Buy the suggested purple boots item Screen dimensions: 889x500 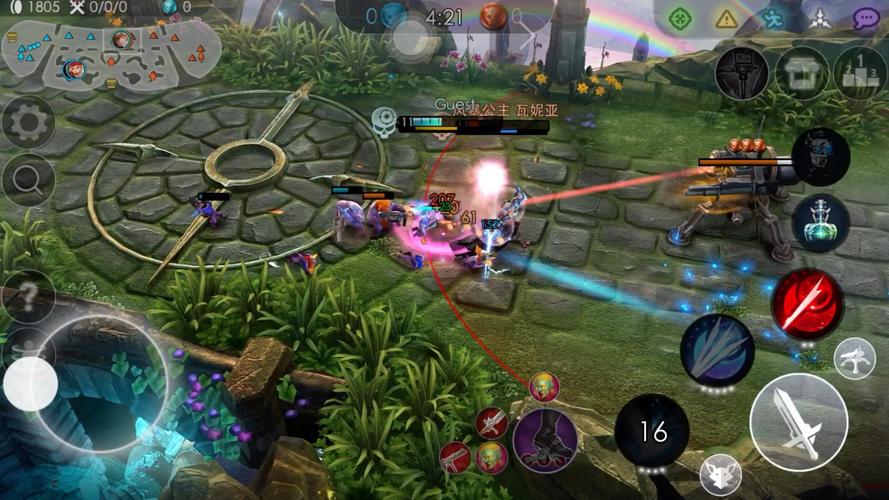(x=545, y=439)
